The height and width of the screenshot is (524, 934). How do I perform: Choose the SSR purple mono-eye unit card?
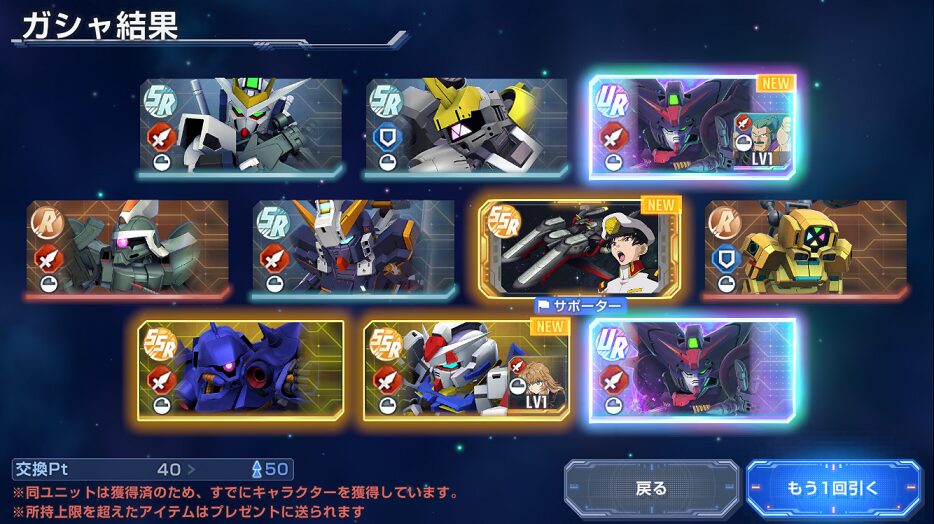pos(240,368)
